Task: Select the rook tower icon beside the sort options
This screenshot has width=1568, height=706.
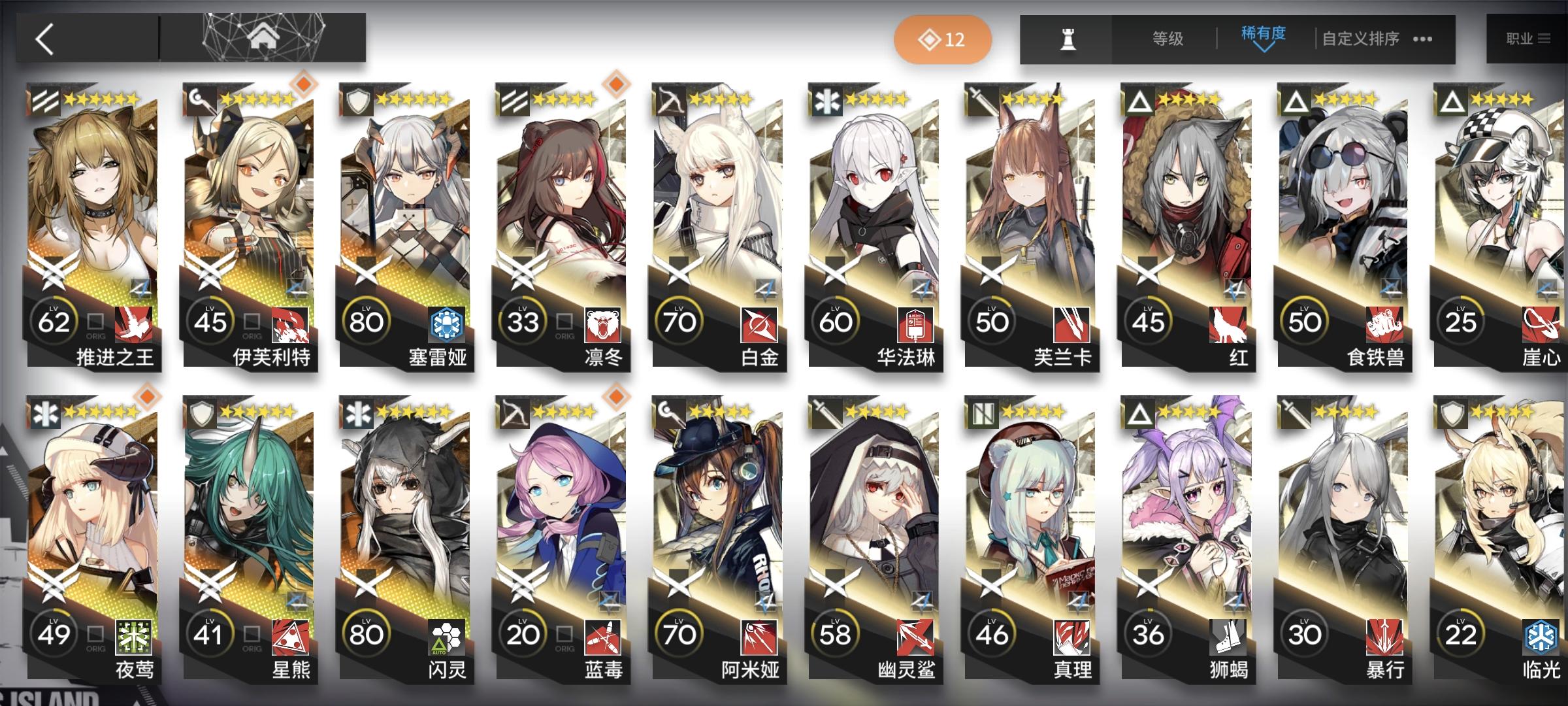Action: [x=1069, y=39]
